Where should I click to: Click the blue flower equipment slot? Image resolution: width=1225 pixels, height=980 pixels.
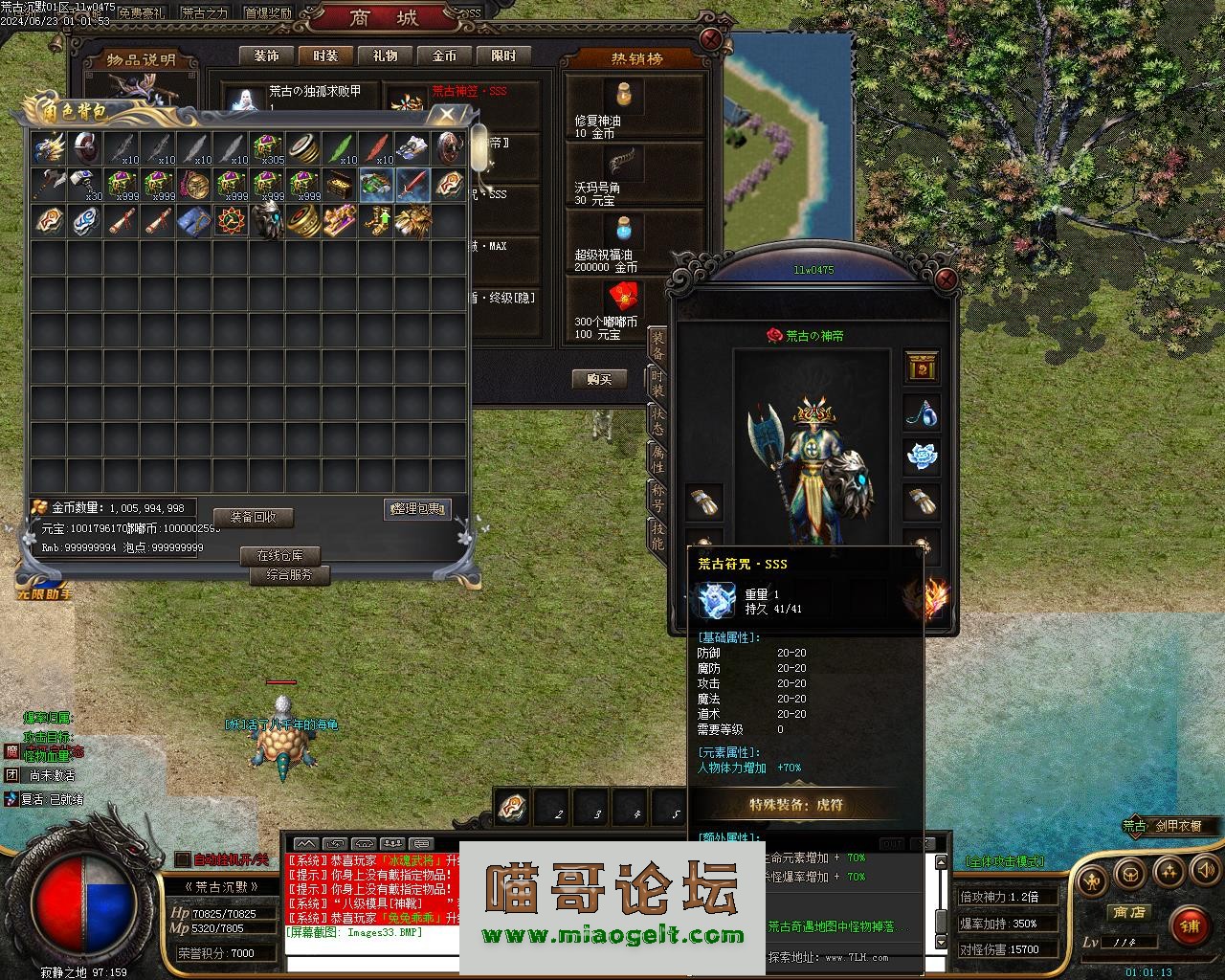coord(922,457)
